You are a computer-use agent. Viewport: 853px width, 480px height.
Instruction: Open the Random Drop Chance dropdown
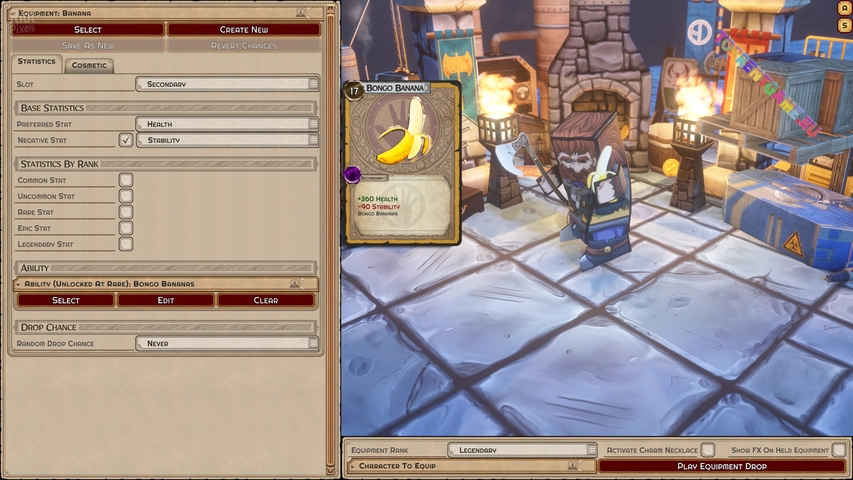point(227,343)
